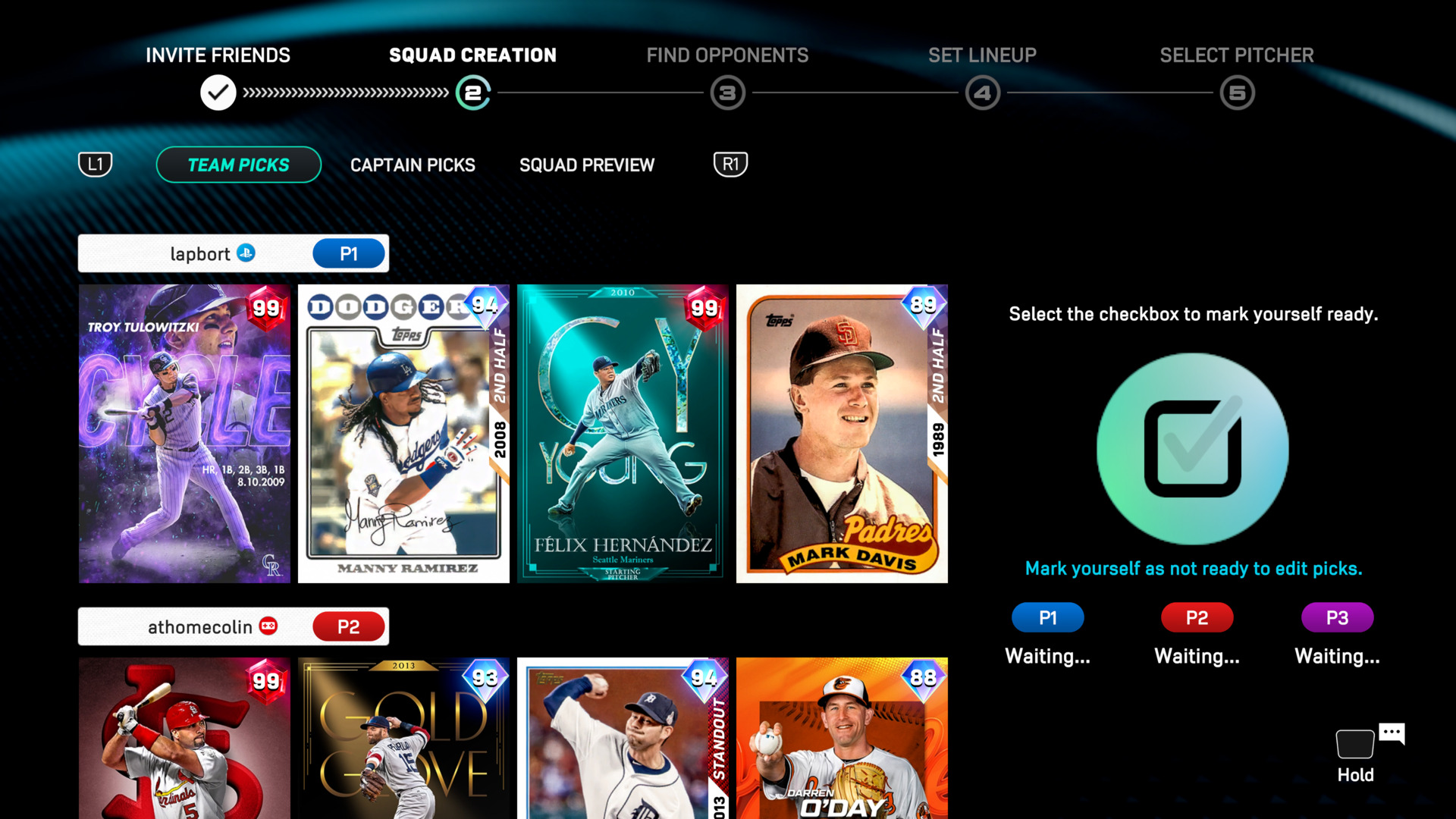This screenshot has height=819, width=1456.
Task: Select the Troy Tulowitzki cycle card
Action: 184,433
